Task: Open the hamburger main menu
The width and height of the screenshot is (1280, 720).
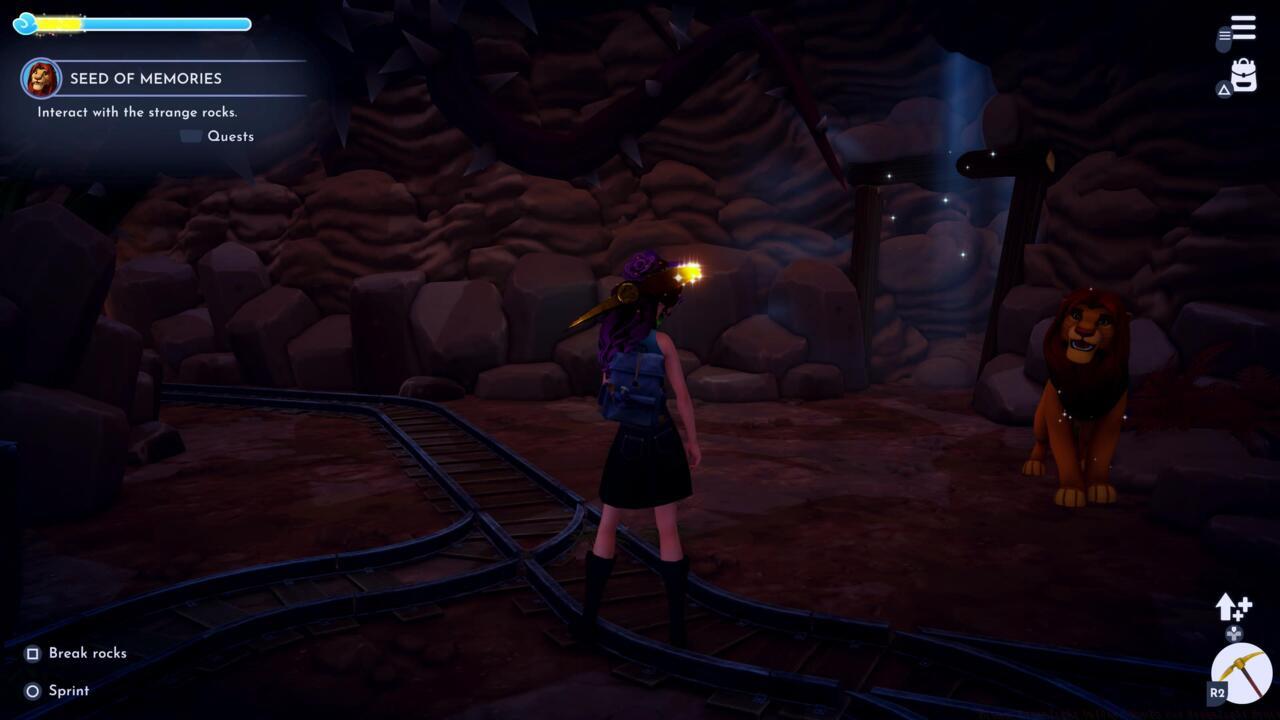Action: [1243, 27]
